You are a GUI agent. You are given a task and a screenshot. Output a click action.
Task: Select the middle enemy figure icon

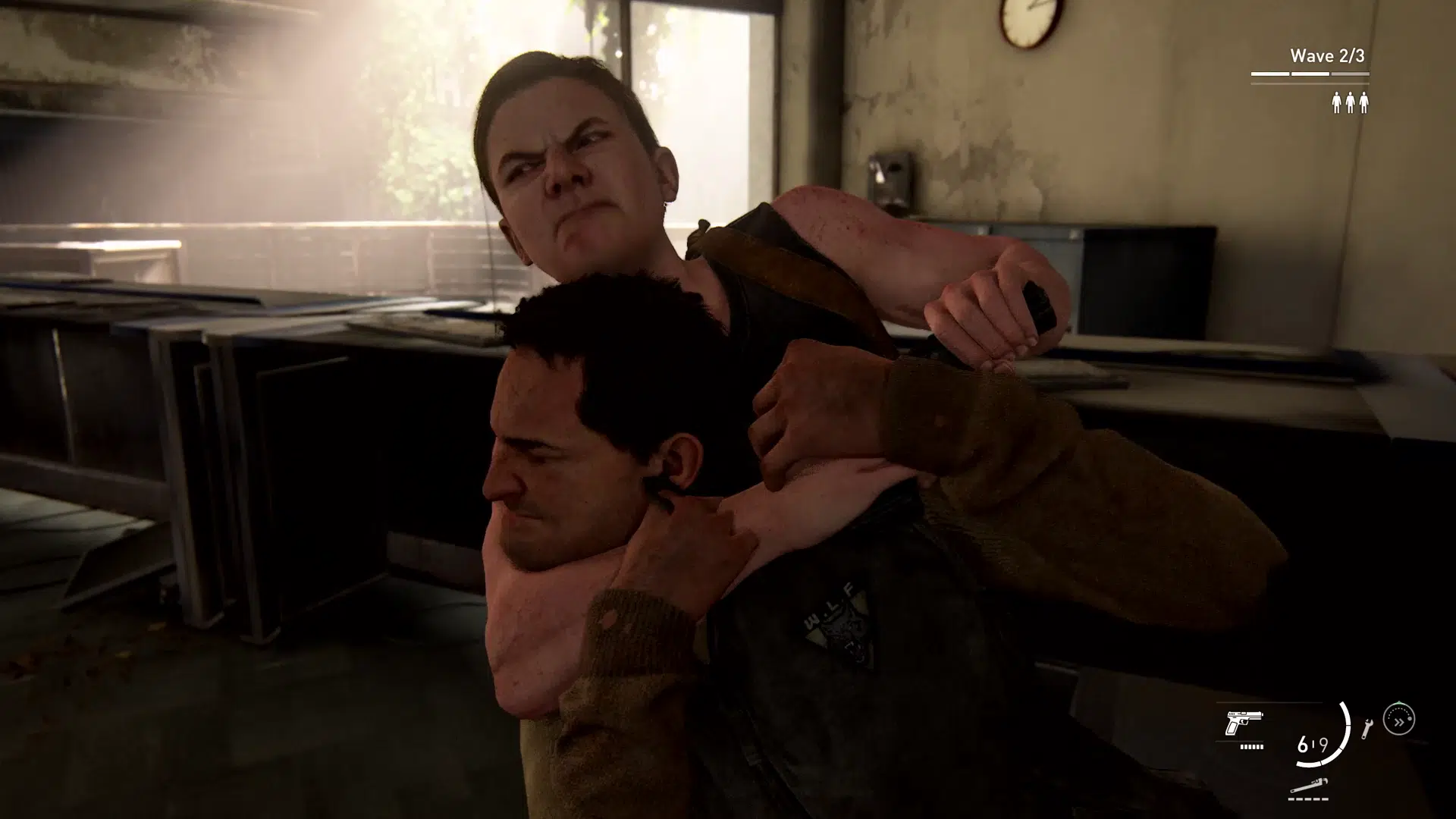pos(1351,103)
